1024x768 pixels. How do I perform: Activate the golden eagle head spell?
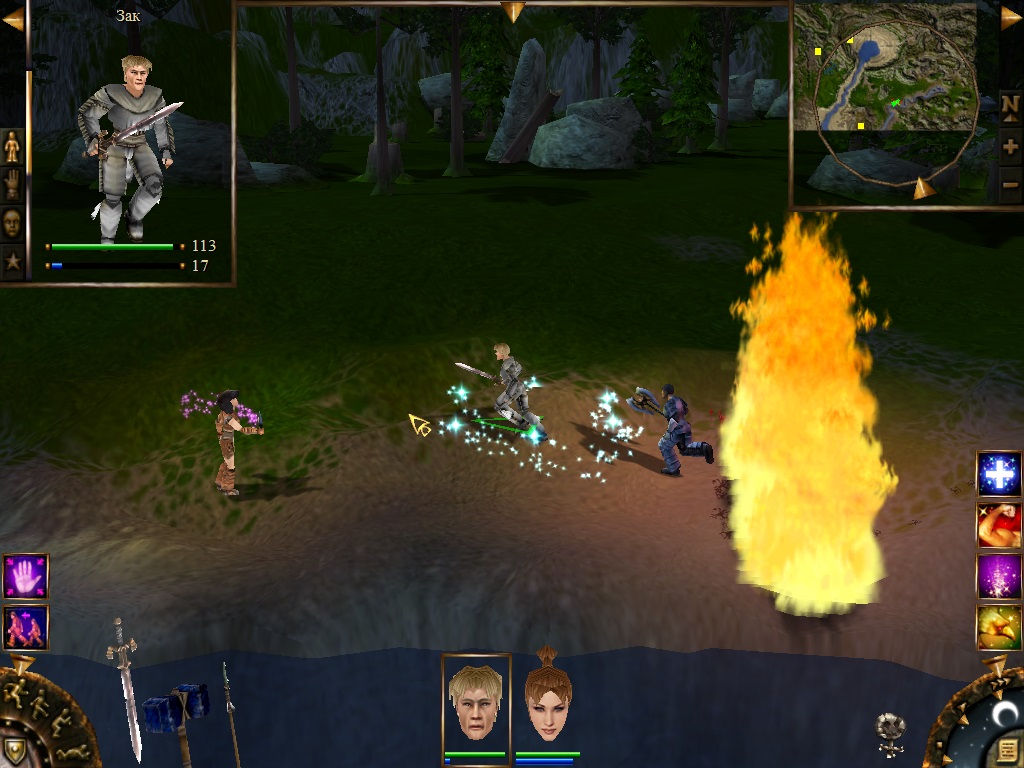click(x=999, y=628)
